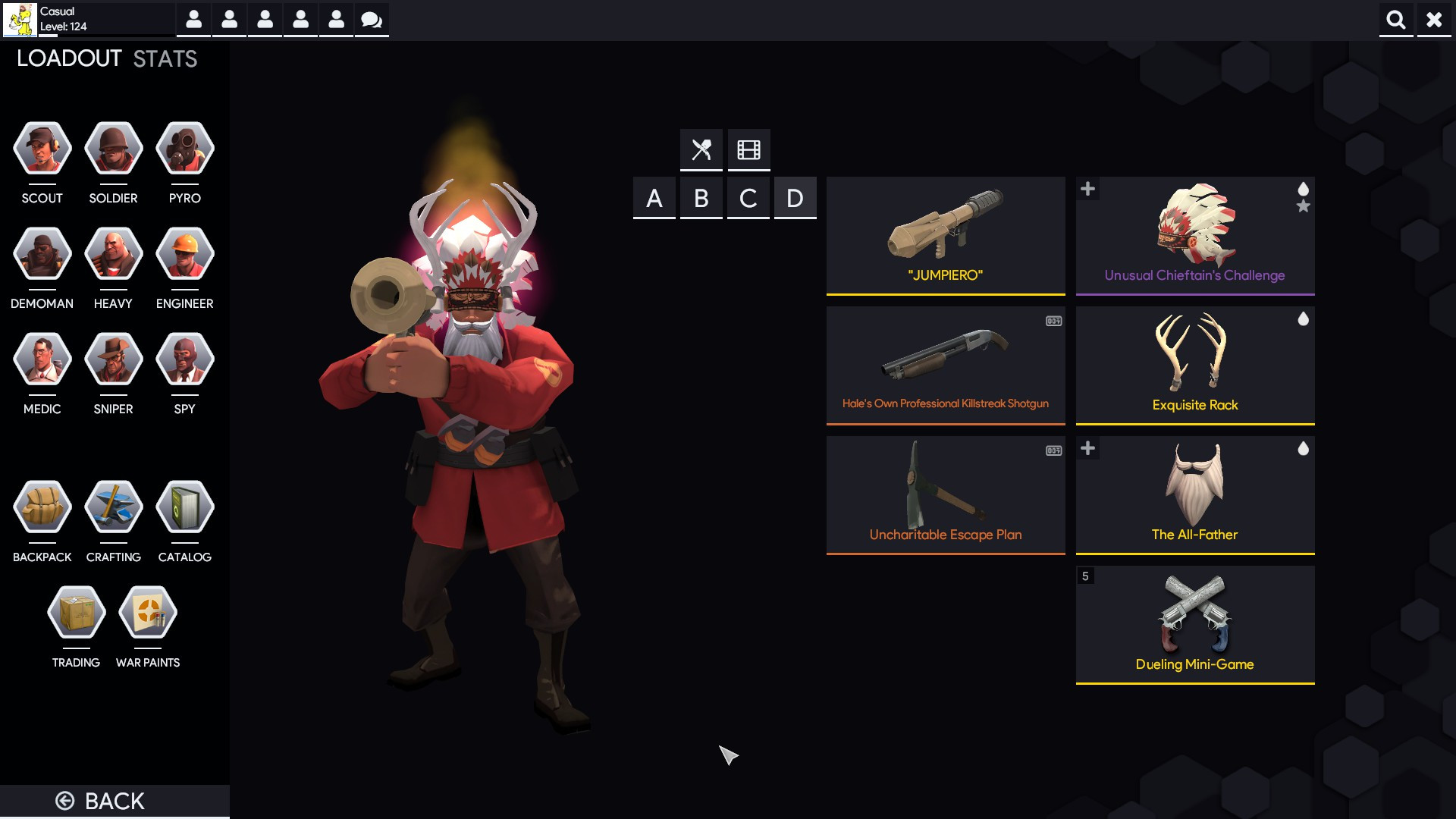Equip the Dueling Mini-Game item

coord(1195,622)
